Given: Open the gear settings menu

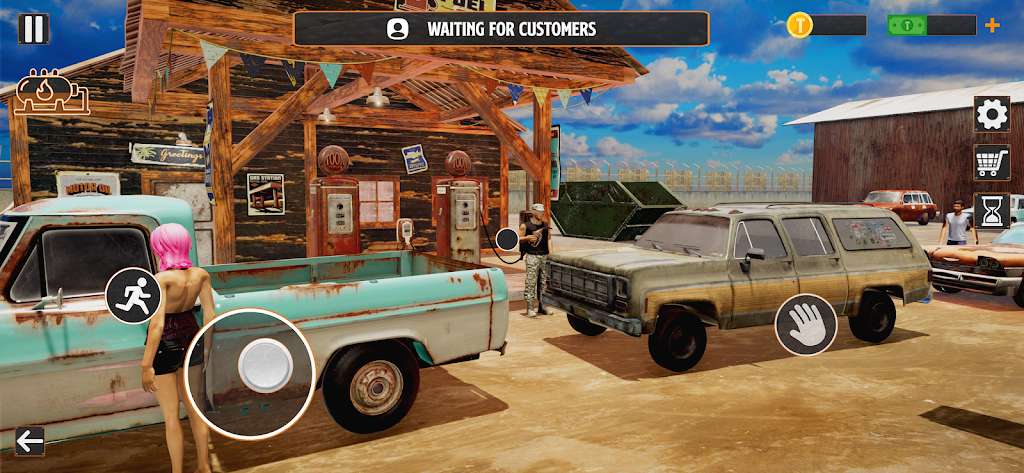Looking at the screenshot, I should [991, 114].
